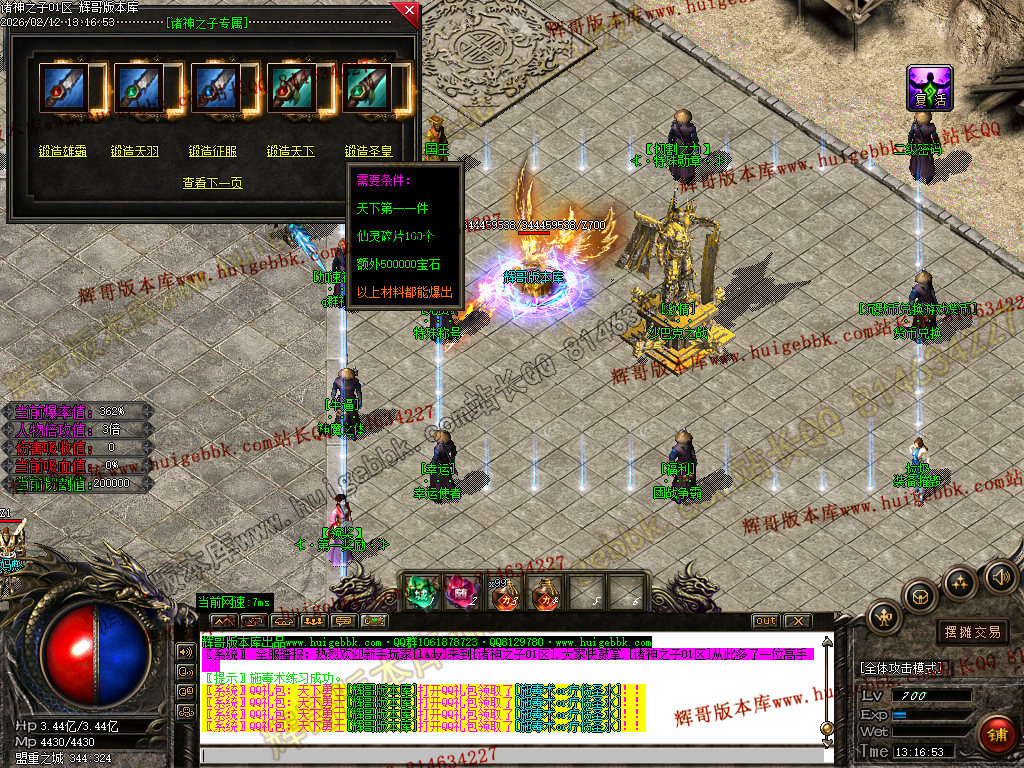Click the 锻造征服 forging link

point(213,151)
